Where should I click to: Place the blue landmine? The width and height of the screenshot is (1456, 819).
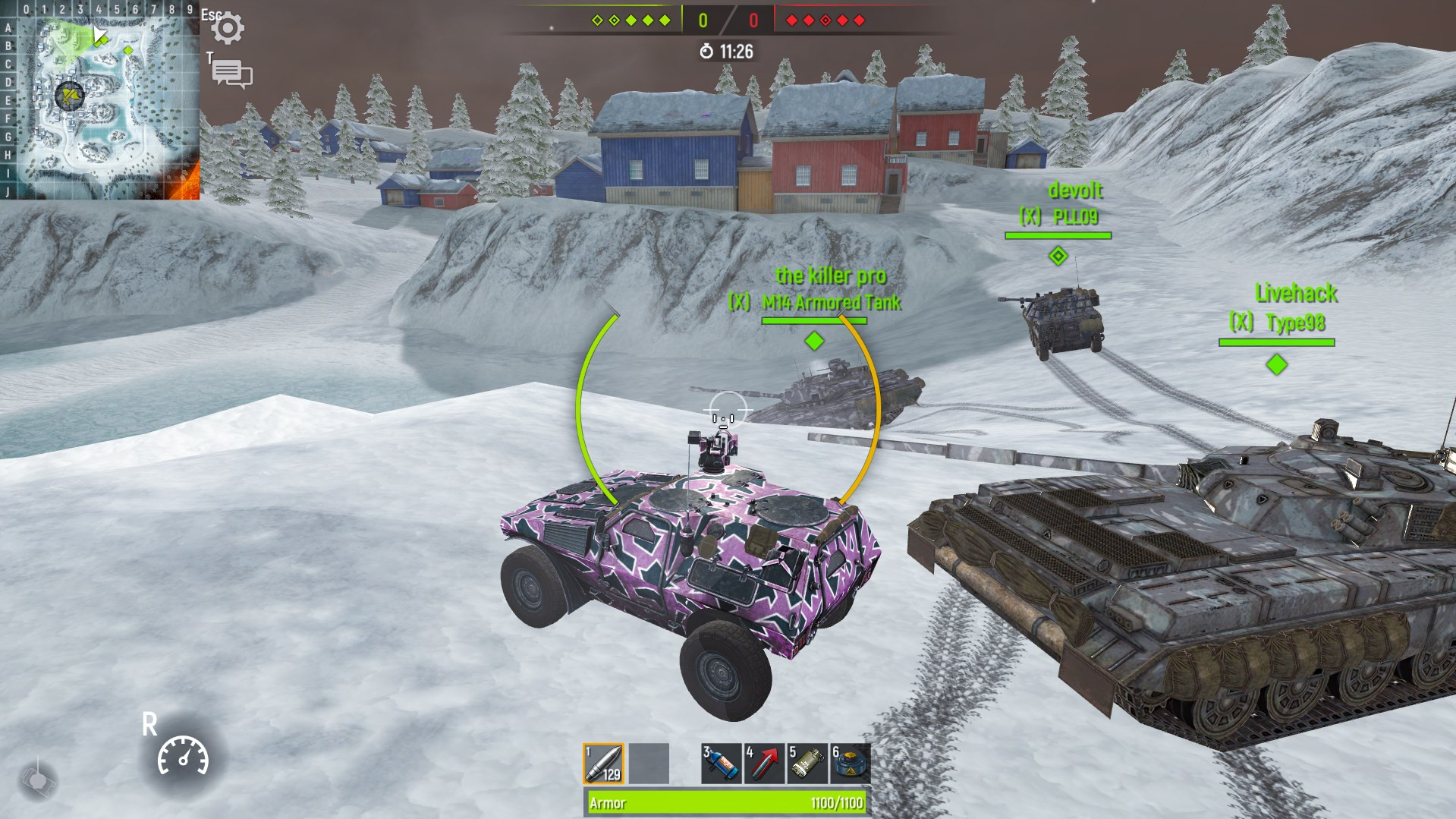850,763
